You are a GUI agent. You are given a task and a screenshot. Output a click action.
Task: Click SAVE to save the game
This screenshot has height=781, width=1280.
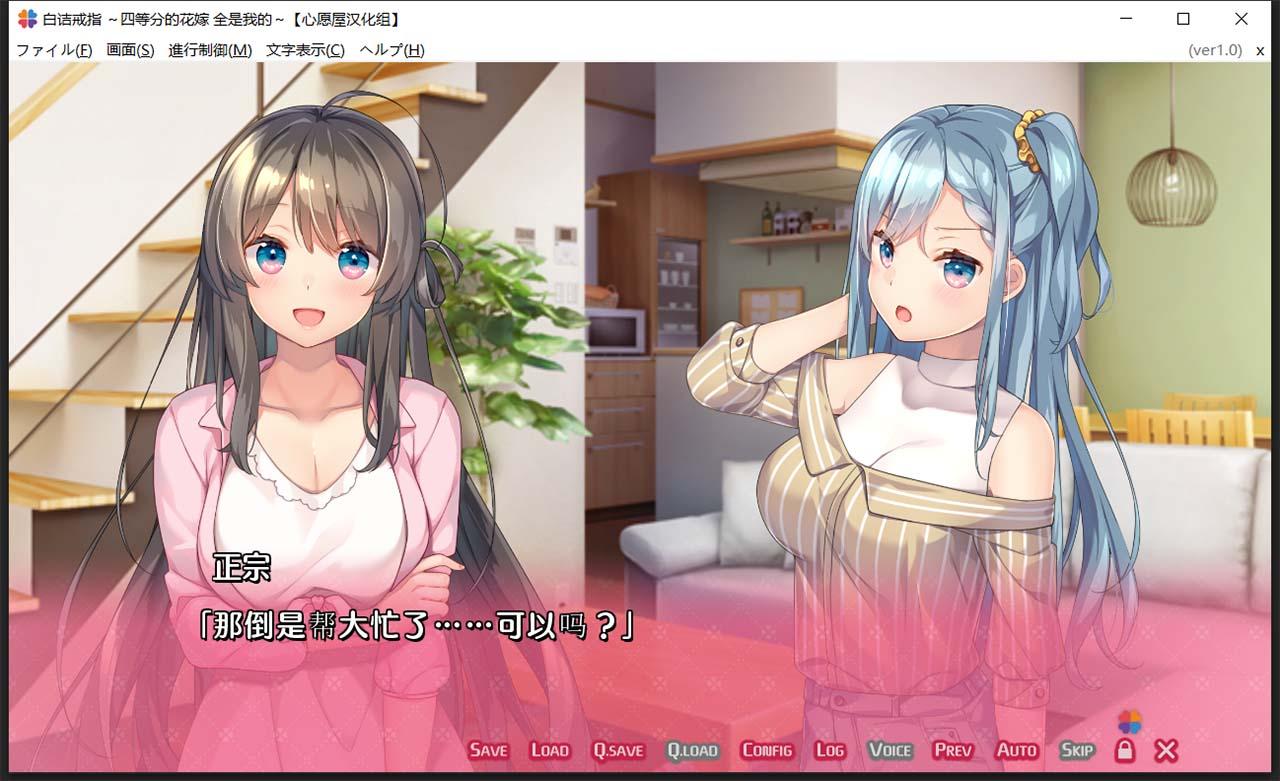point(487,749)
